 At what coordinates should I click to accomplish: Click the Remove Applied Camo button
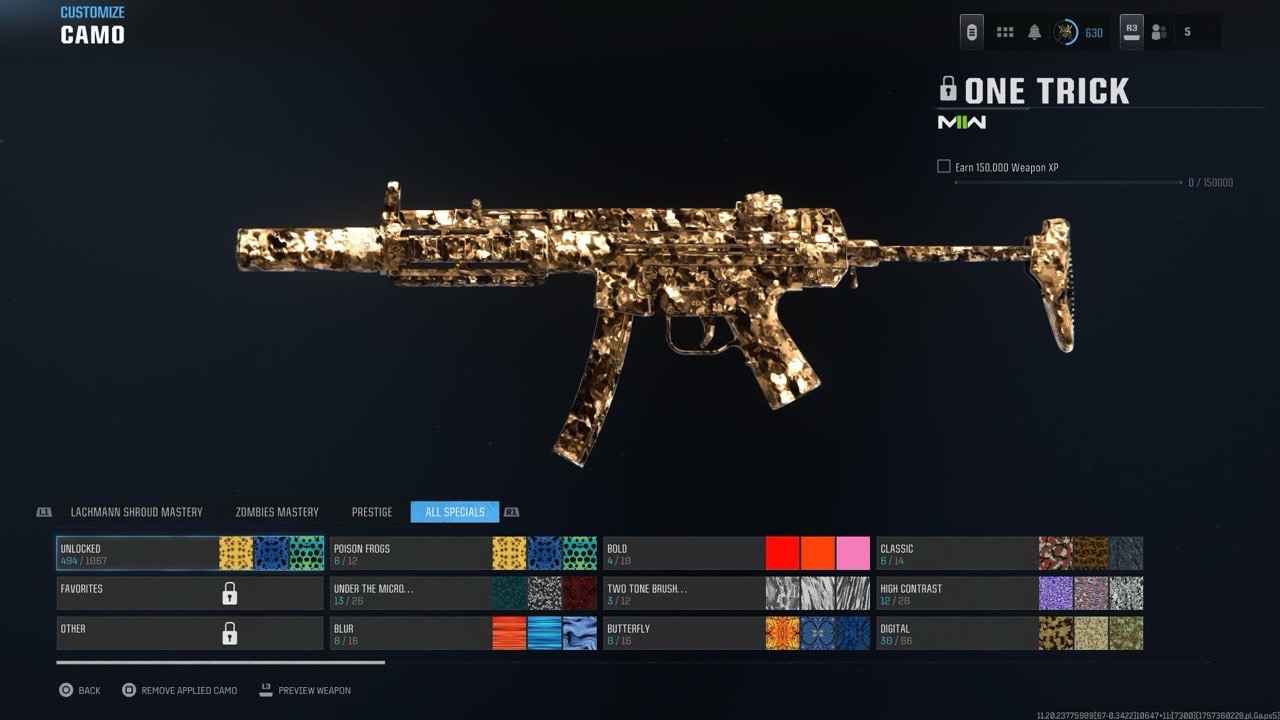(180, 690)
